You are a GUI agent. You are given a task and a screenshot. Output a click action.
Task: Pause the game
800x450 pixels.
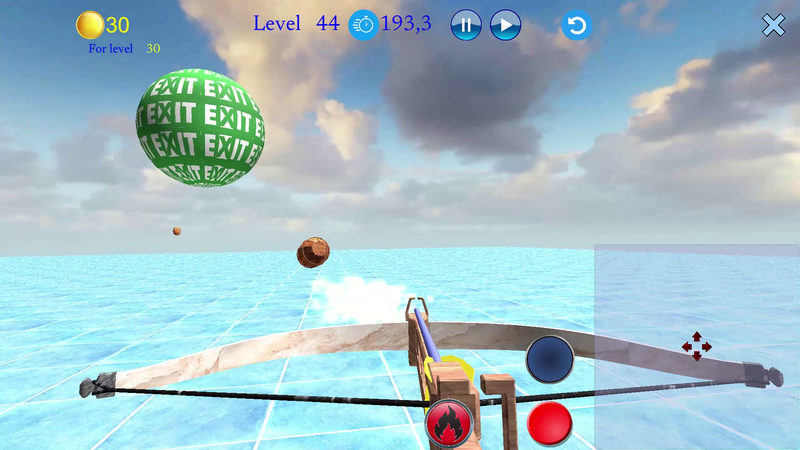(x=466, y=24)
